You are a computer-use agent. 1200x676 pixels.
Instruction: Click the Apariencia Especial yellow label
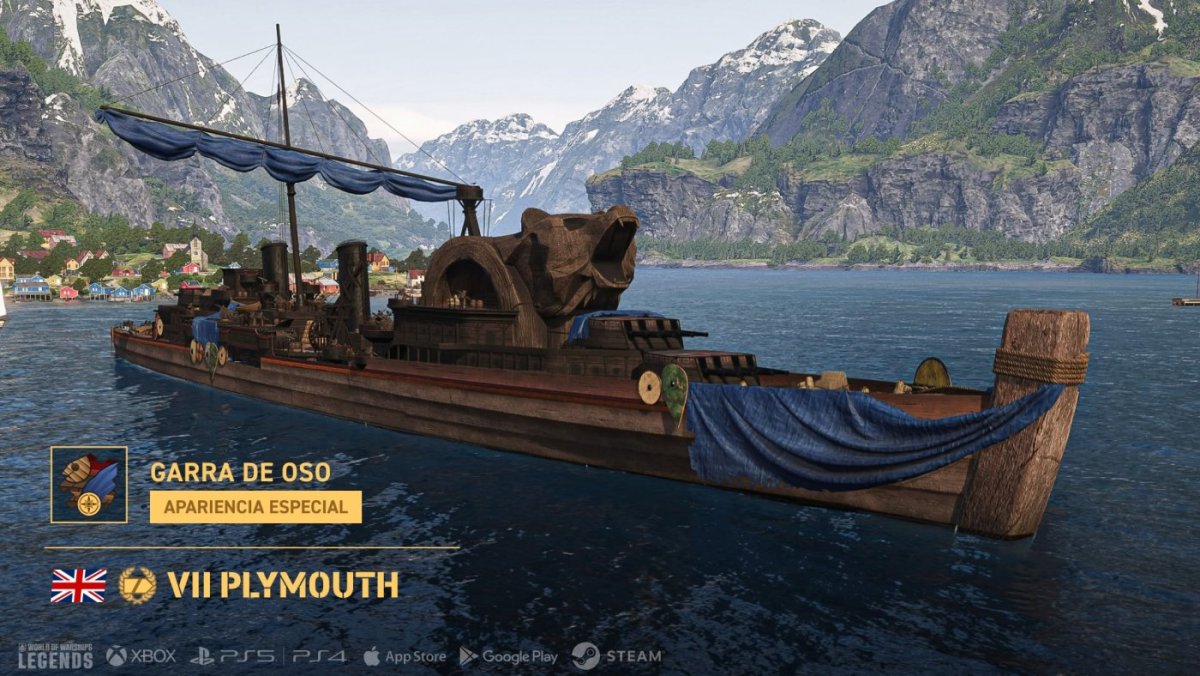click(256, 507)
